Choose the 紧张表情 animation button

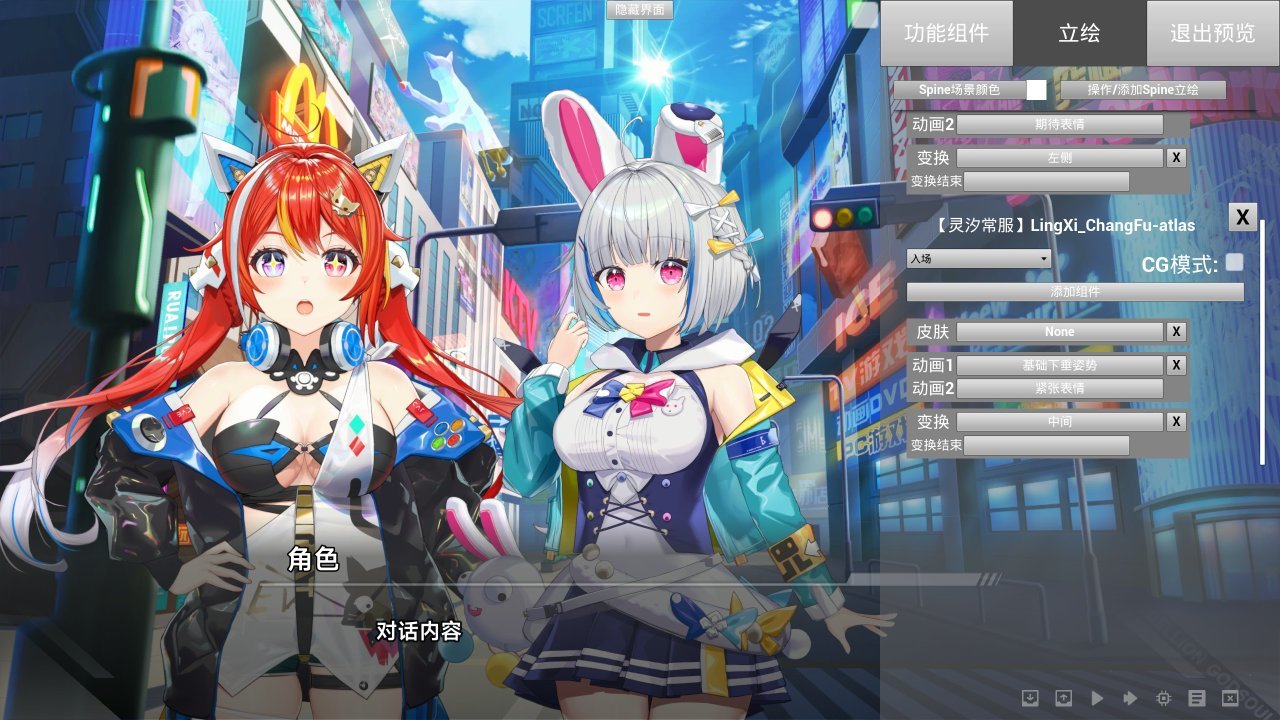pos(1060,388)
